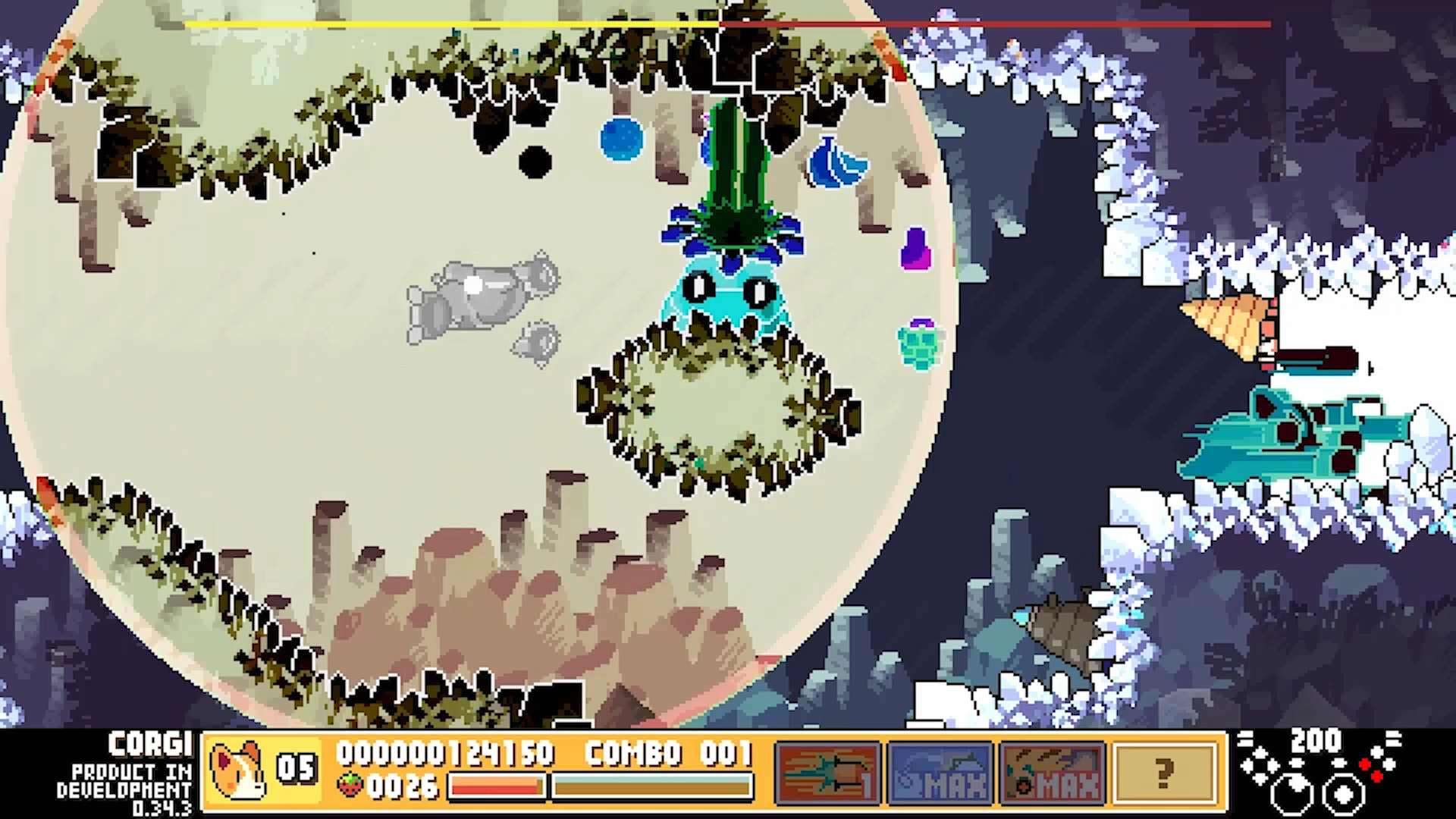Click the yellow boss health bar at top
Screen dimensions: 1456x819
447,24
